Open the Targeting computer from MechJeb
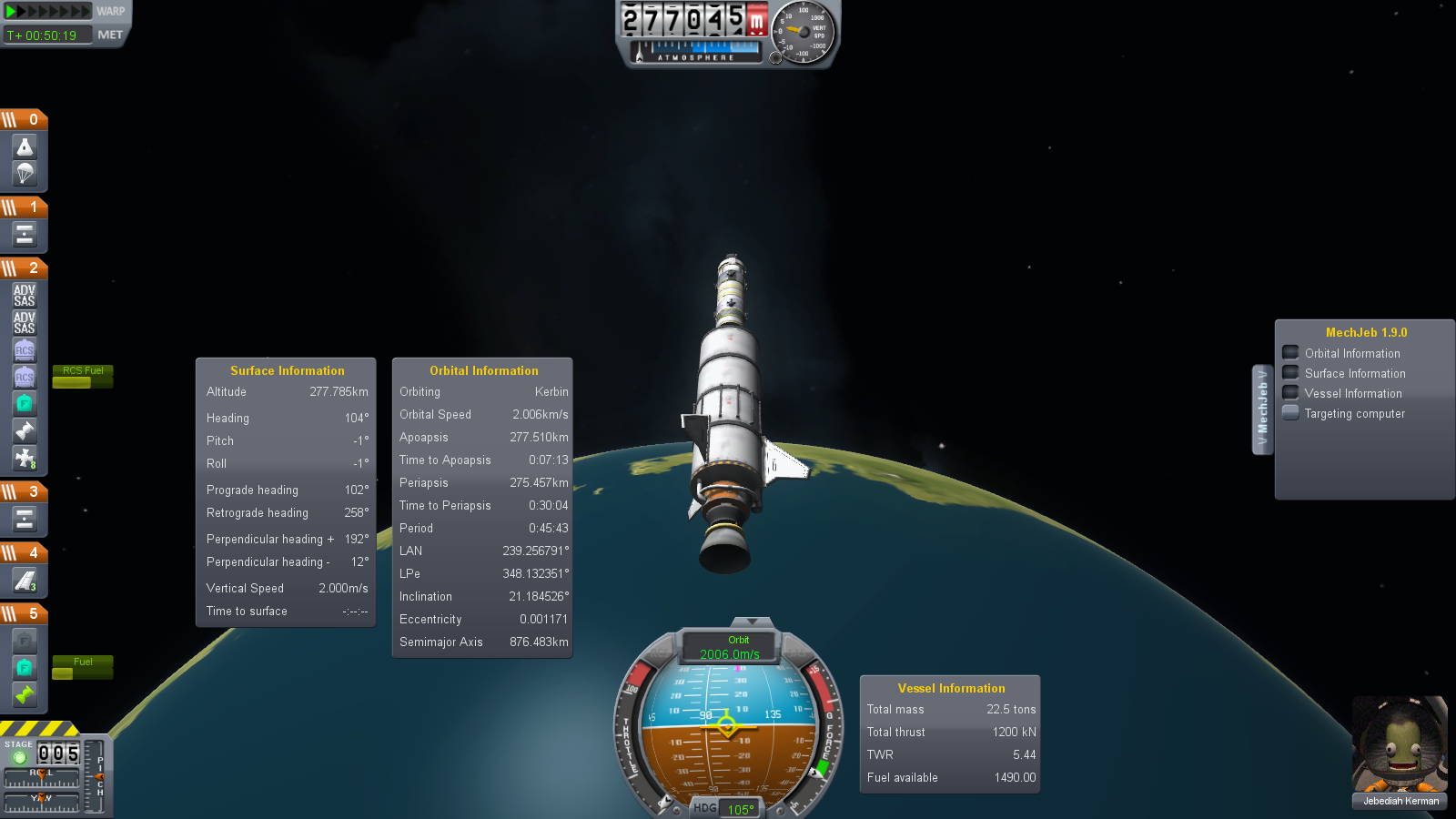The height and width of the screenshot is (819, 1456). click(x=1289, y=413)
